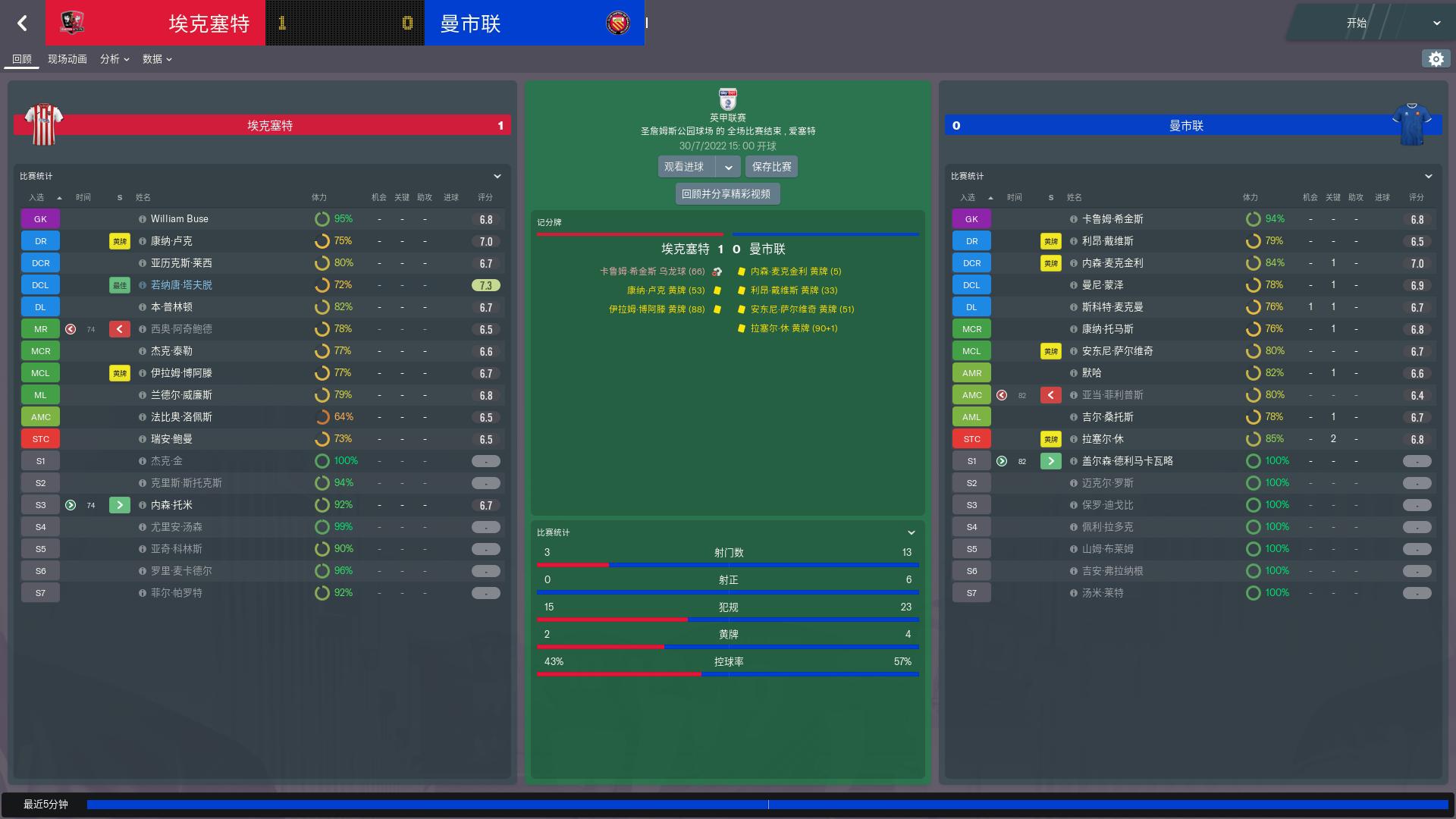
Task: Open the settings gear at top right
Action: (1436, 58)
